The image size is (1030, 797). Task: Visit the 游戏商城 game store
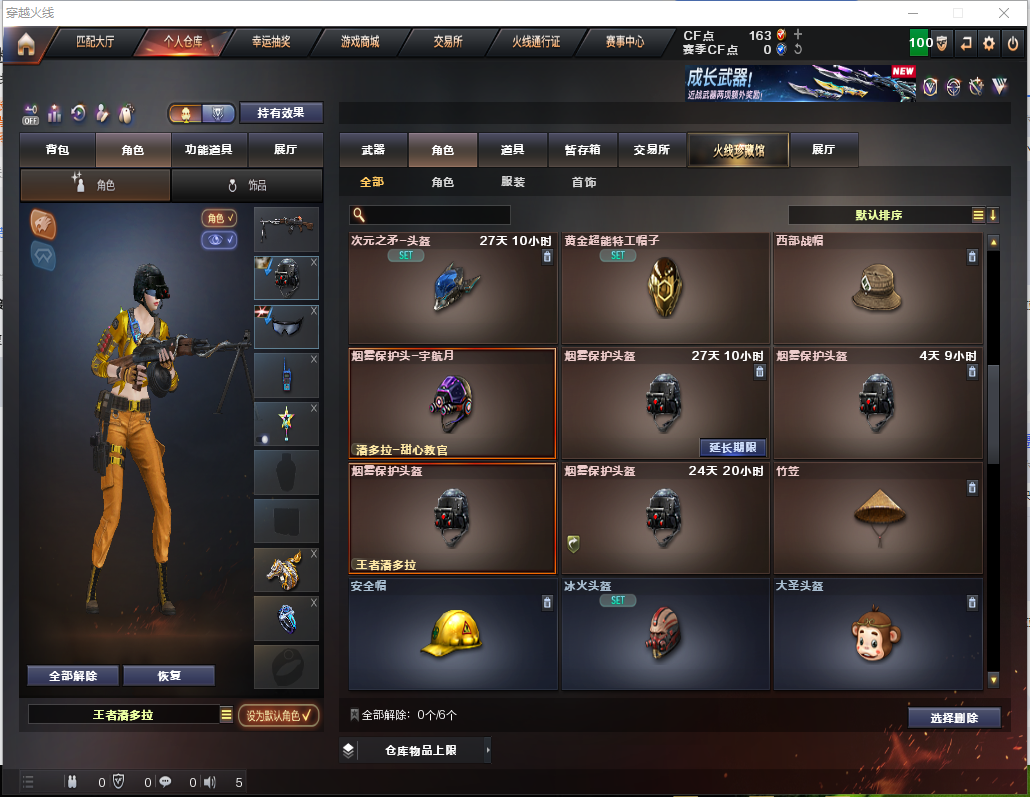click(x=359, y=42)
